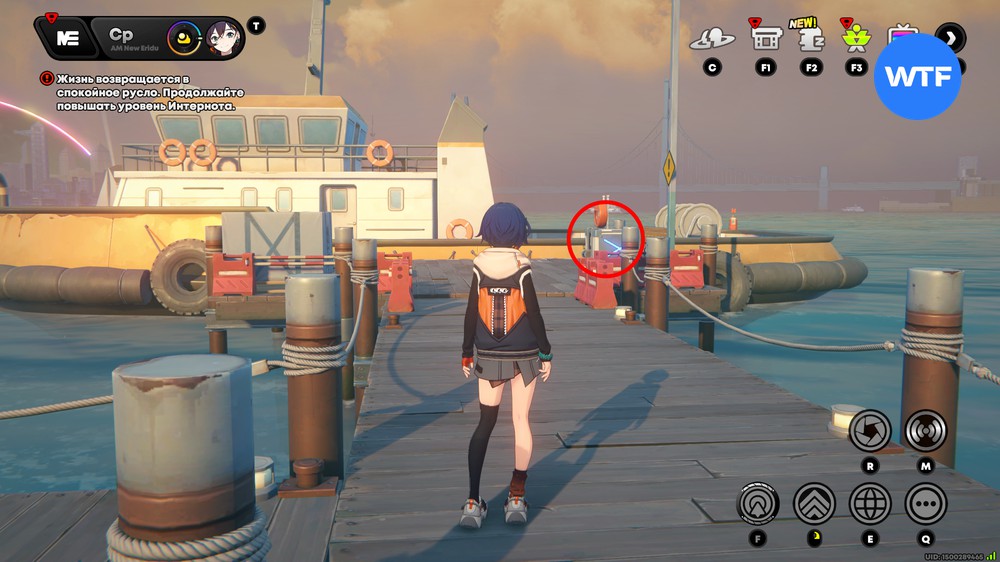The width and height of the screenshot is (1000, 562).
Task: Open the radio signal map button
Action: click(926, 431)
